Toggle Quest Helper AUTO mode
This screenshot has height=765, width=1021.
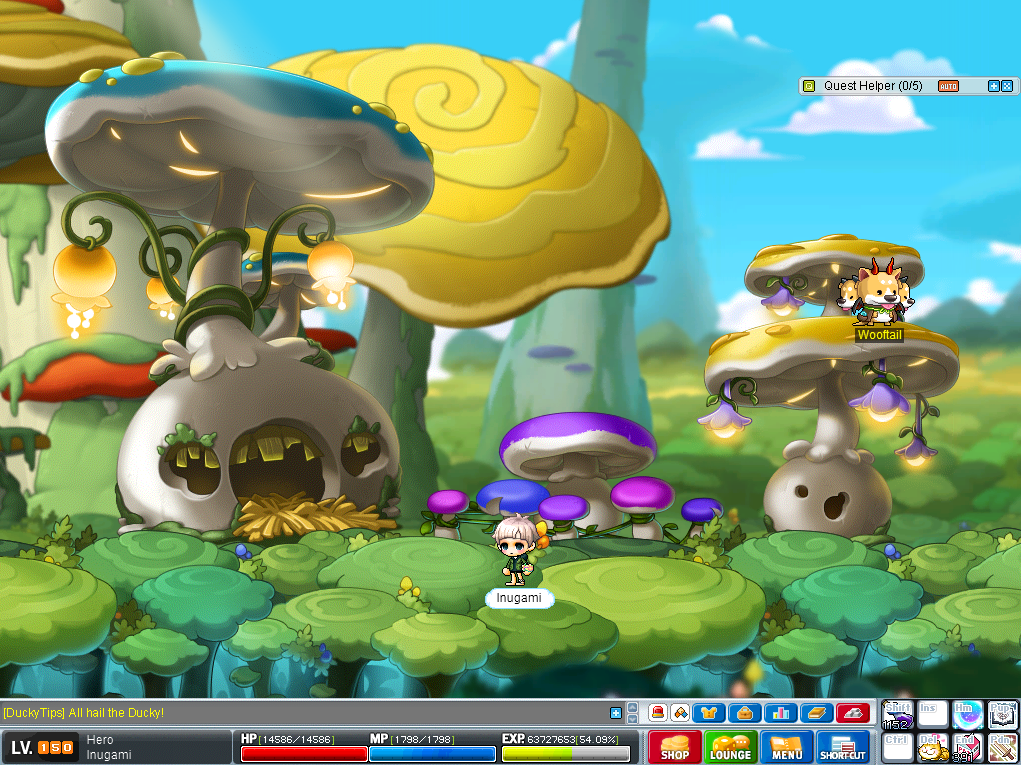(x=948, y=86)
